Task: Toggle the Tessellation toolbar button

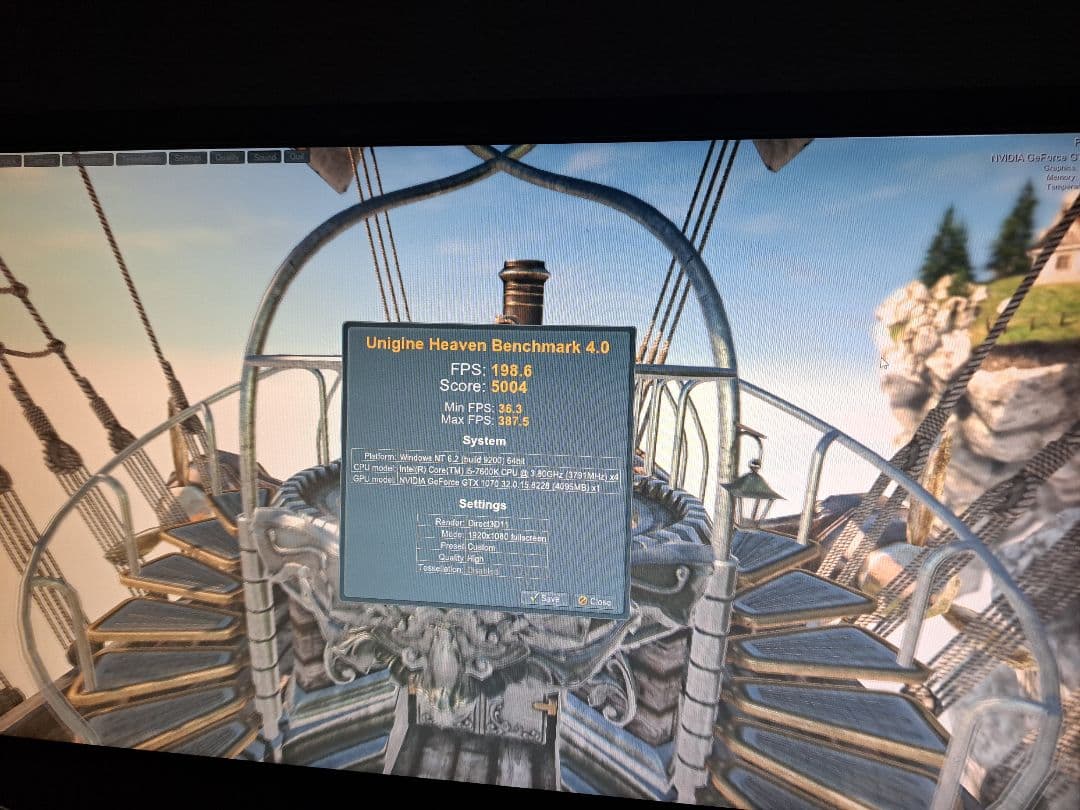Action: pos(140,158)
